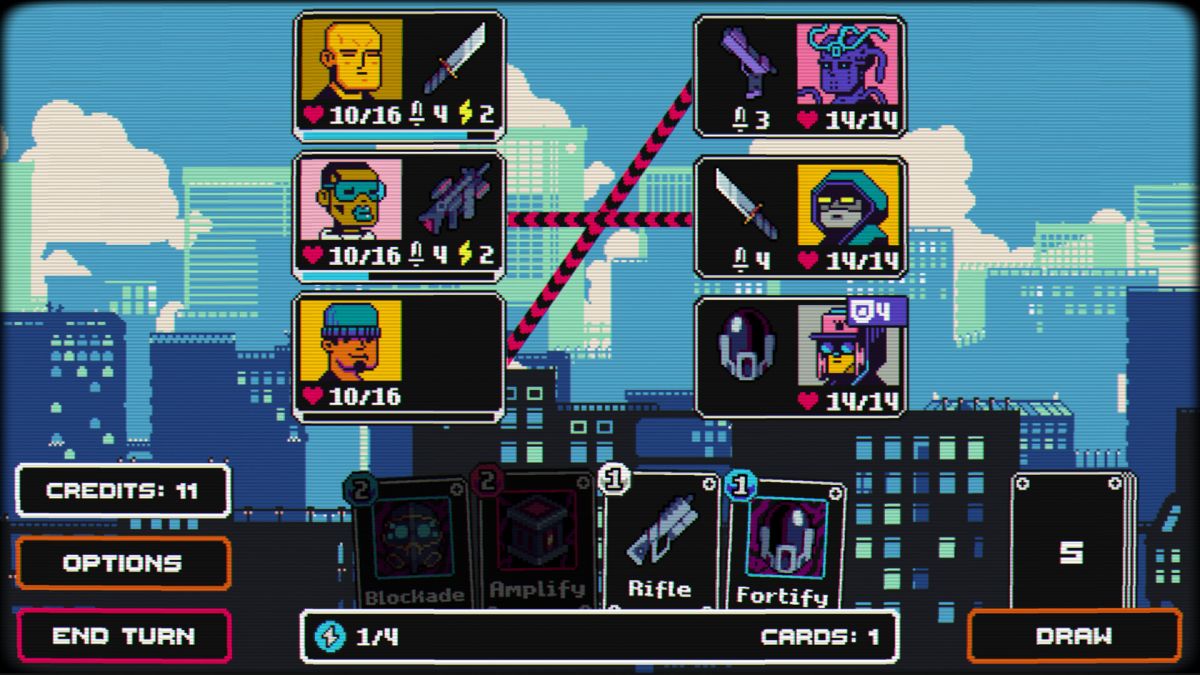End the current turn
The height and width of the screenshot is (675, 1200).
[123, 636]
